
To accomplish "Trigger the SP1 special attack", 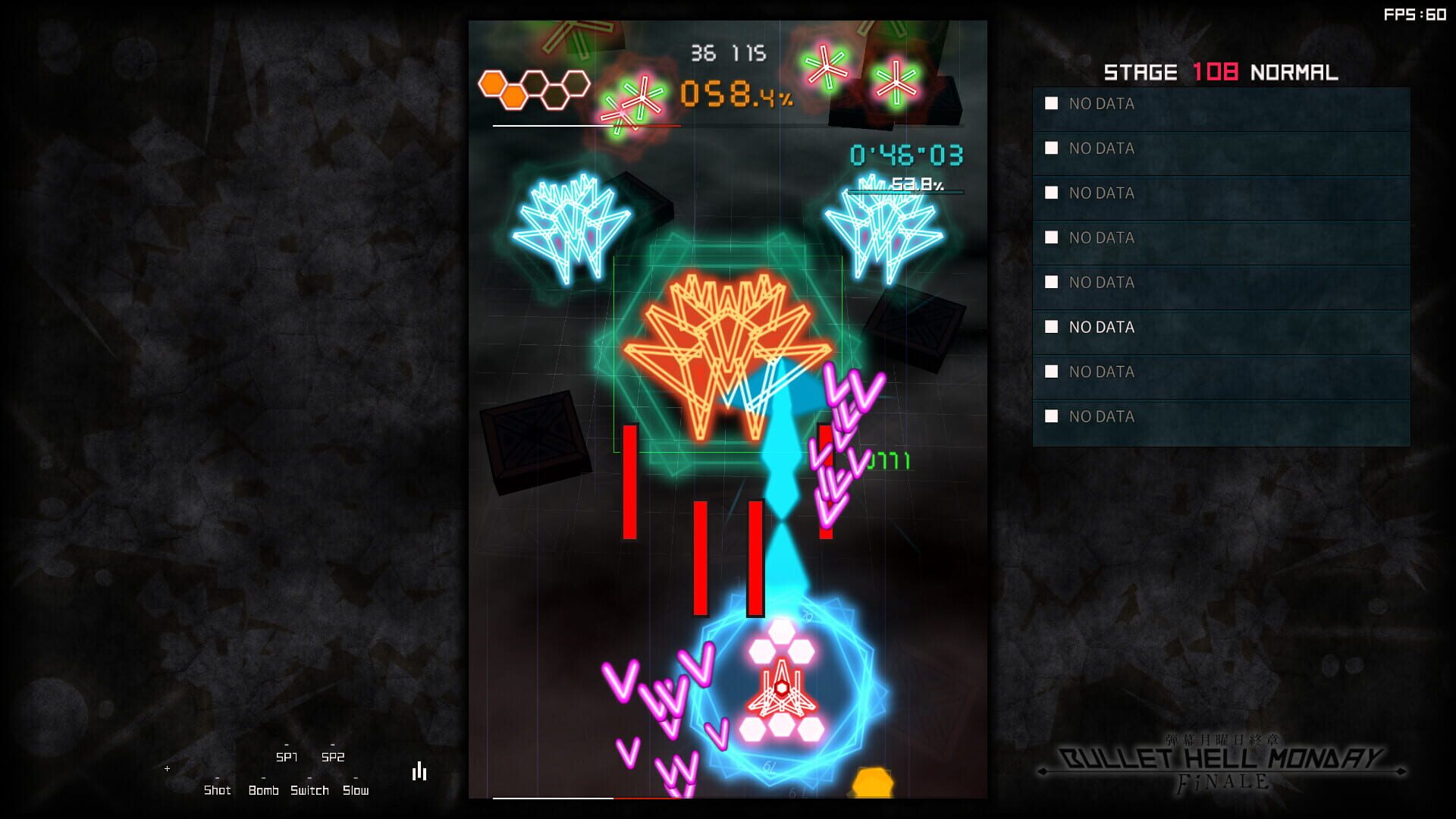I will click(287, 756).
